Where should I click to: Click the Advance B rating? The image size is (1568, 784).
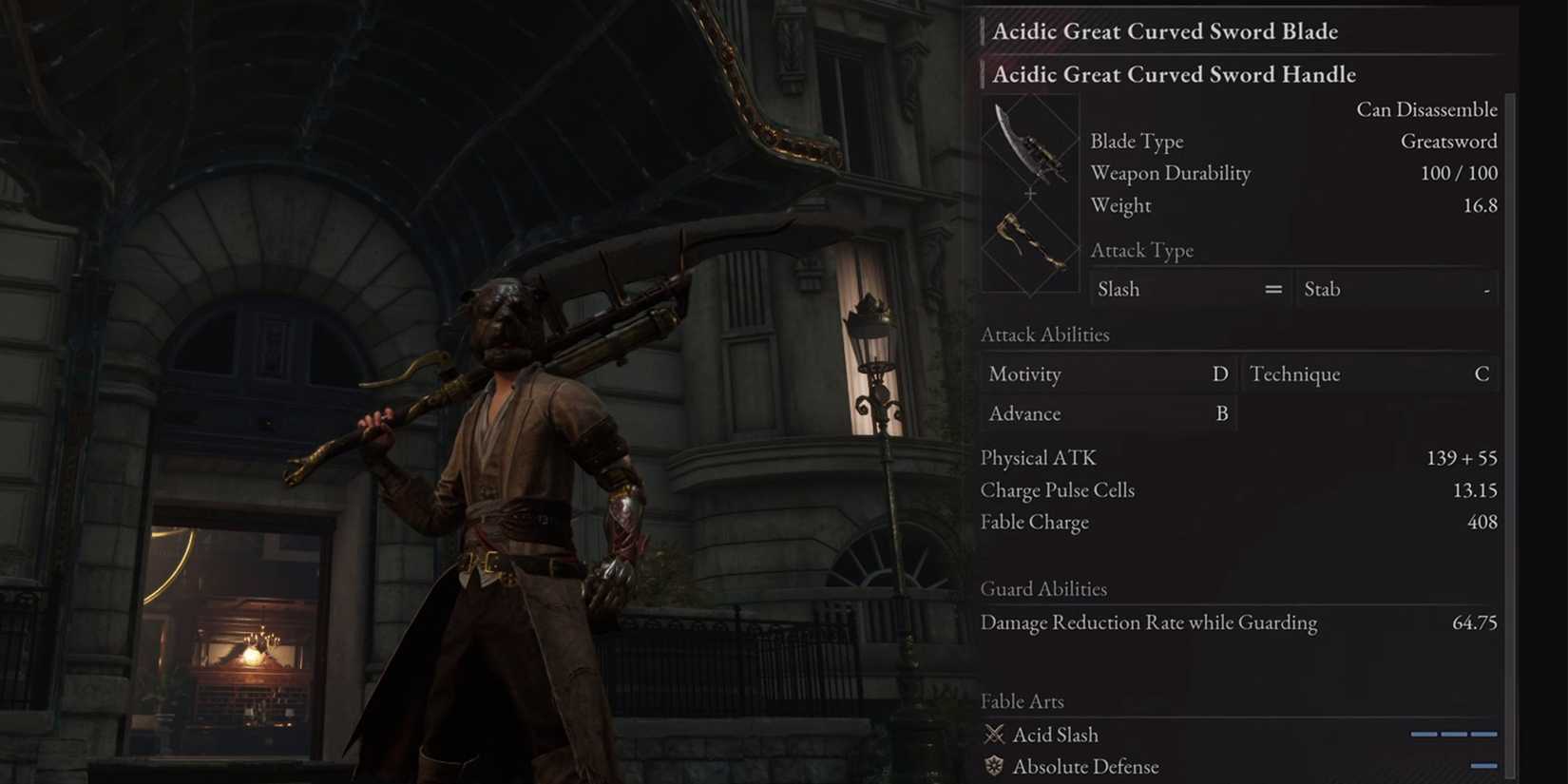[x=1223, y=413]
